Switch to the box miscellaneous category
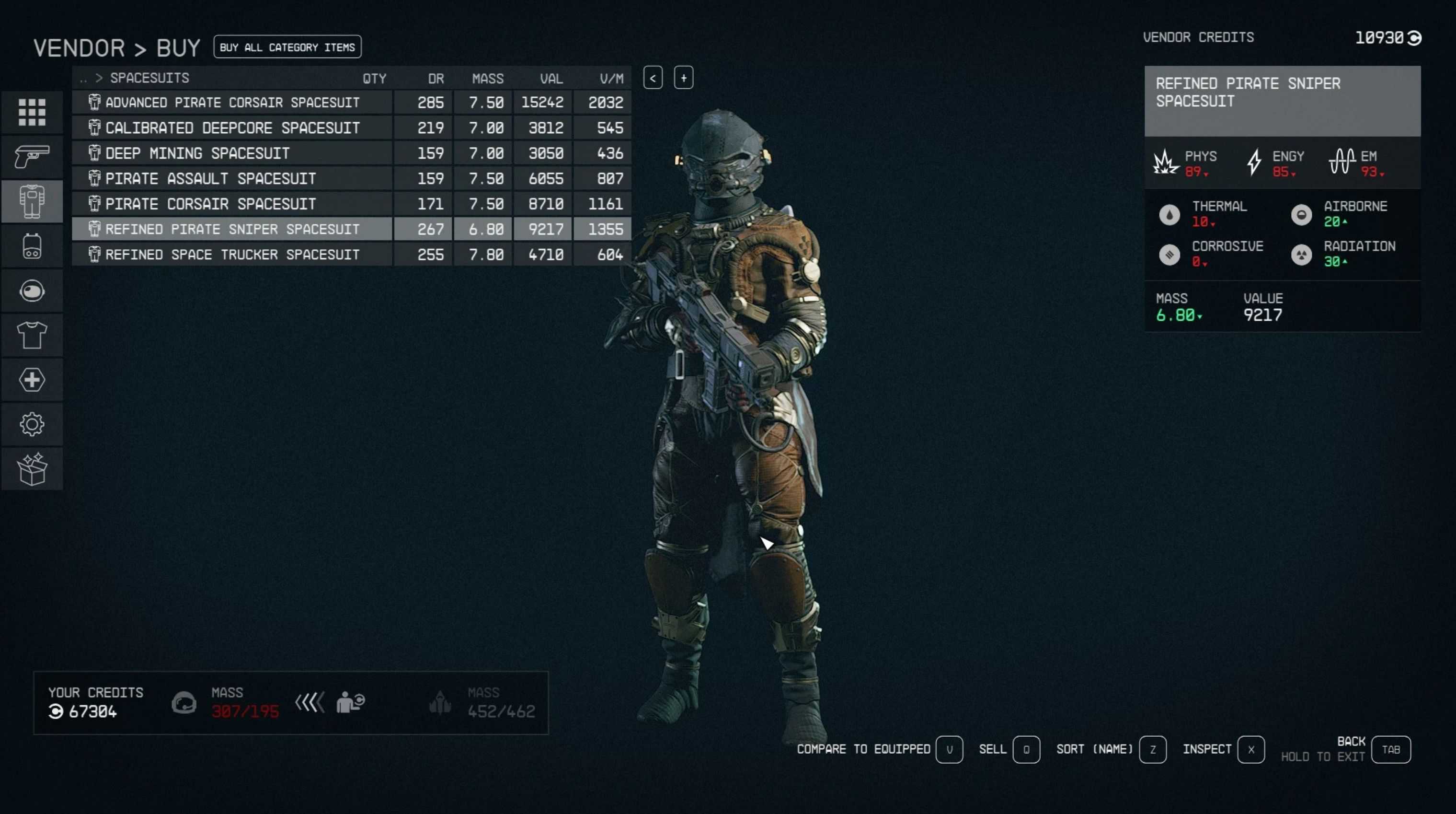This screenshot has height=814, width=1456. 32,469
